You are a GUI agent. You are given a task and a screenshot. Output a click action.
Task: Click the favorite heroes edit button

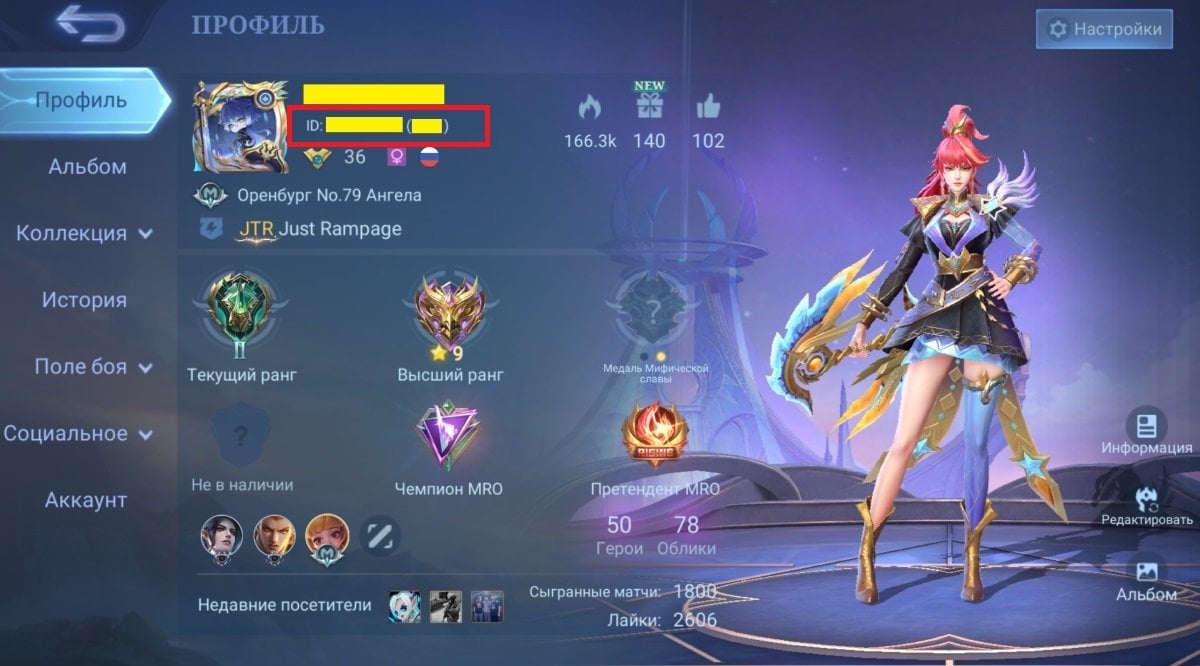pyautogui.click(x=379, y=536)
